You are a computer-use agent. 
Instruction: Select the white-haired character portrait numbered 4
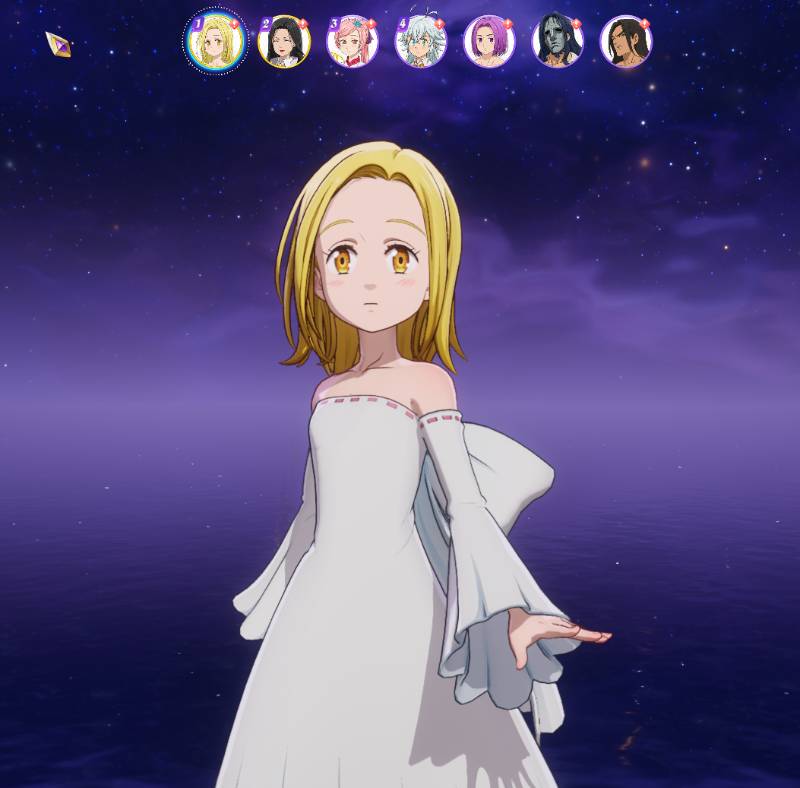point(421,42)
